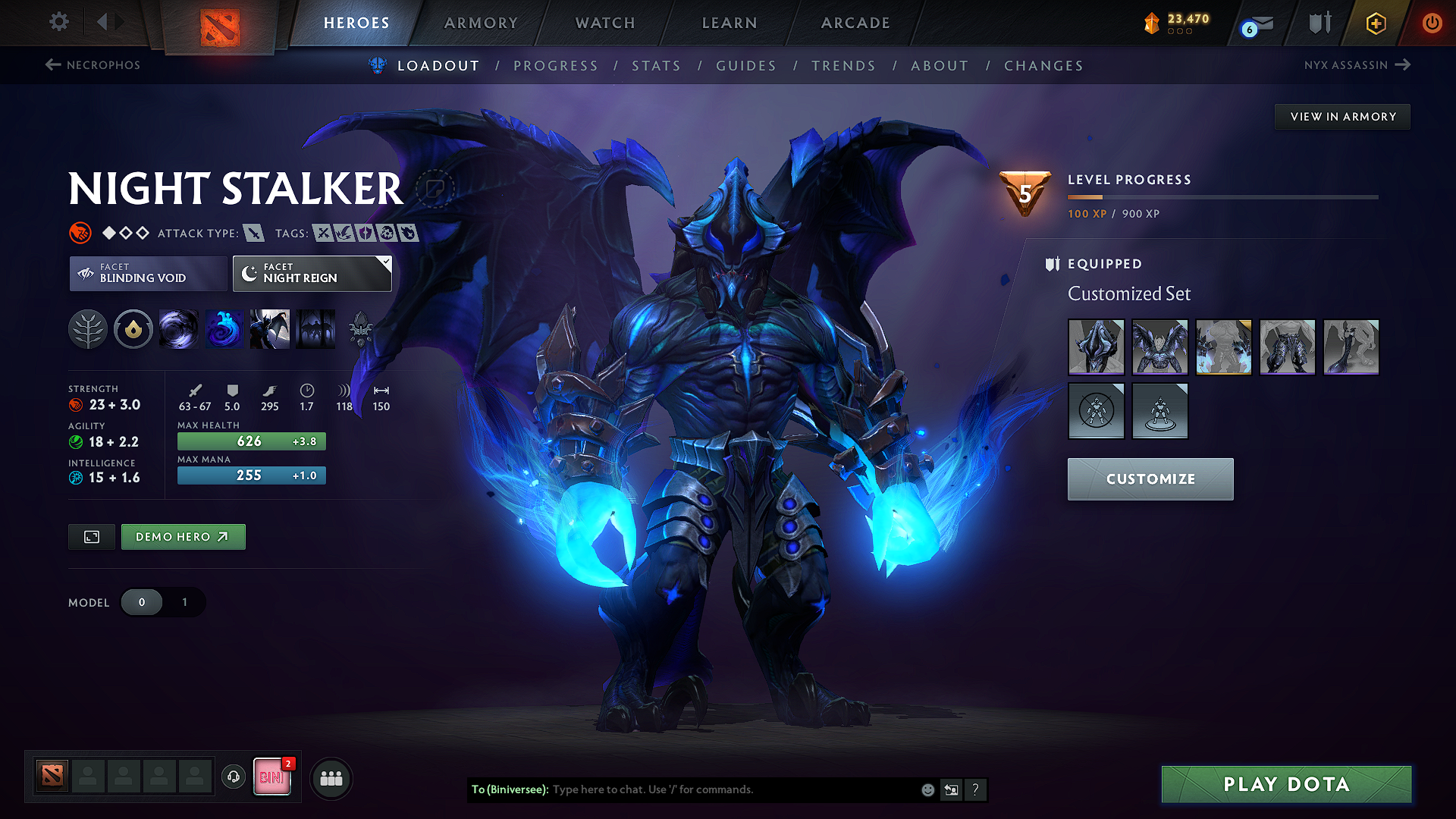
Task: Open the emoji picker beside chat
Action: tap(927, 789)
